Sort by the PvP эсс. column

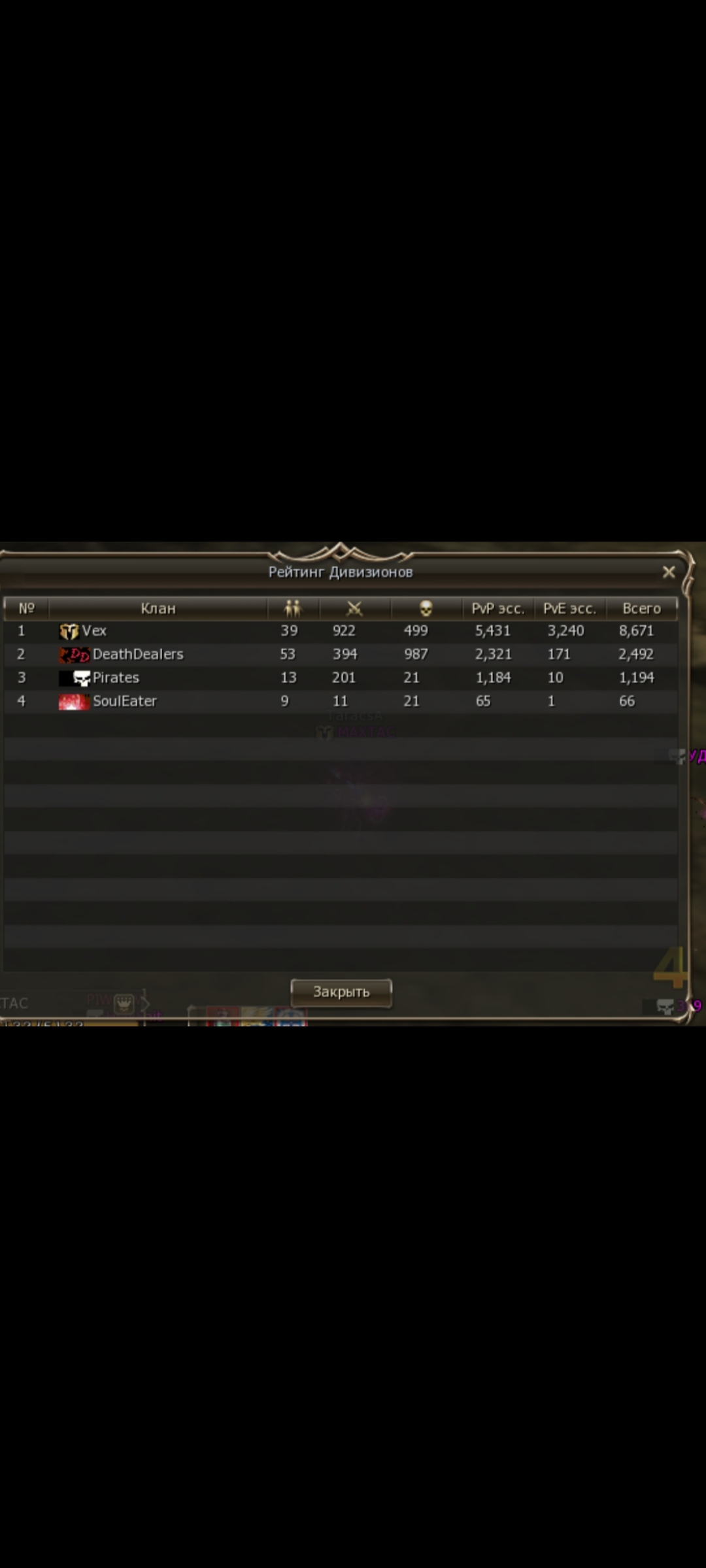tap(497, 609)
